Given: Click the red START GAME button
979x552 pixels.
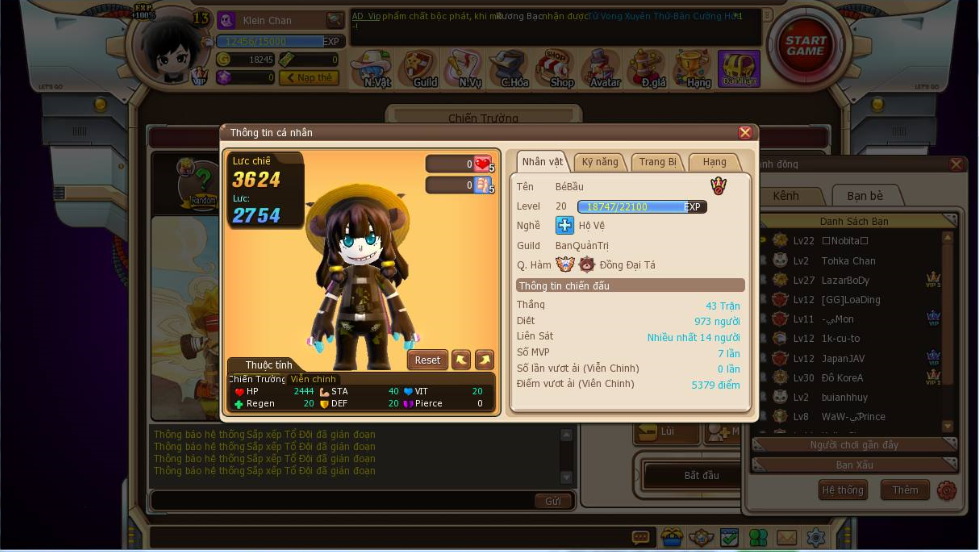Looking at the screenshot, I should [x=806, y=46].
